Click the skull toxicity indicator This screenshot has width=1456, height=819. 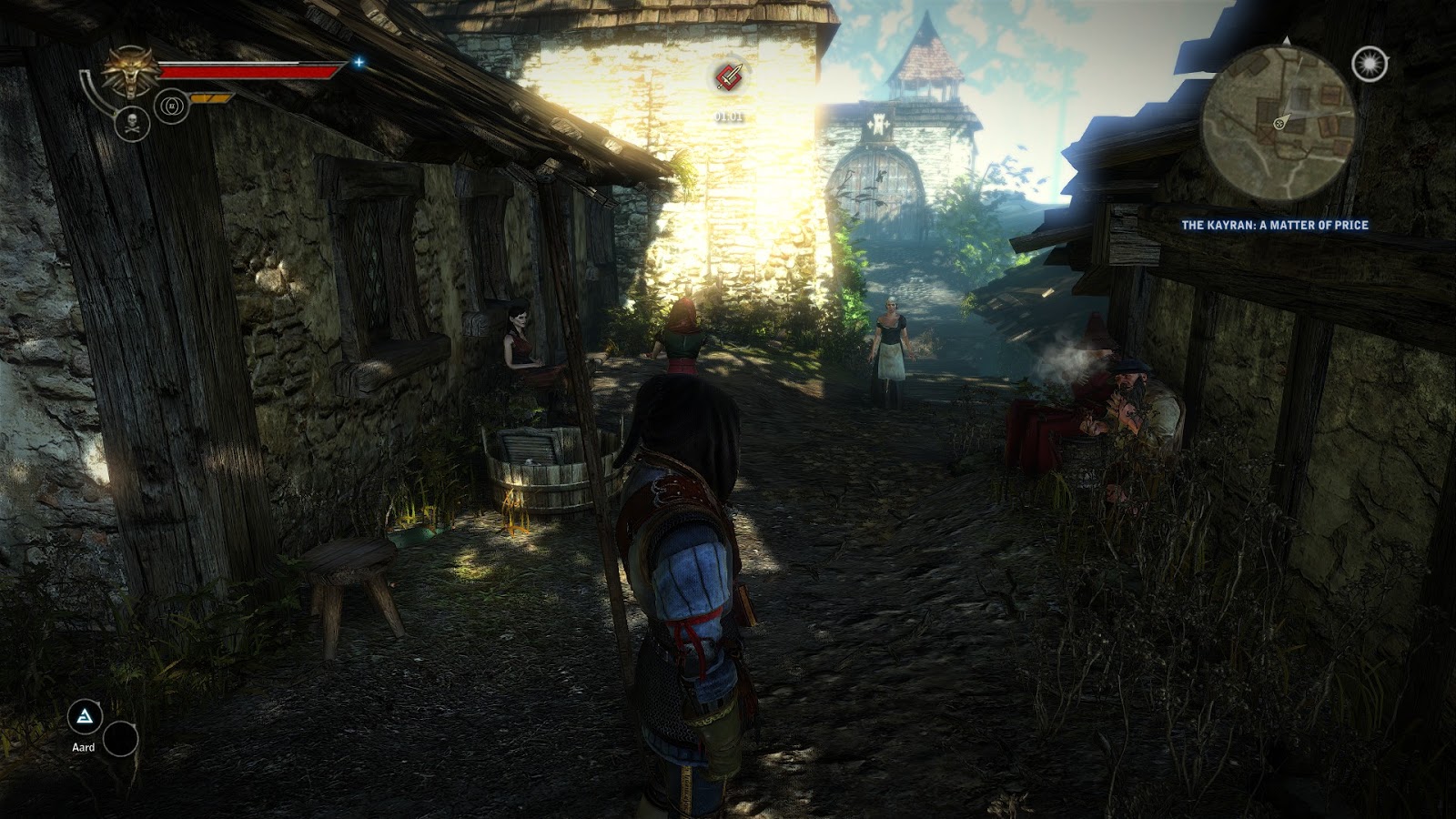pos(132,125)
